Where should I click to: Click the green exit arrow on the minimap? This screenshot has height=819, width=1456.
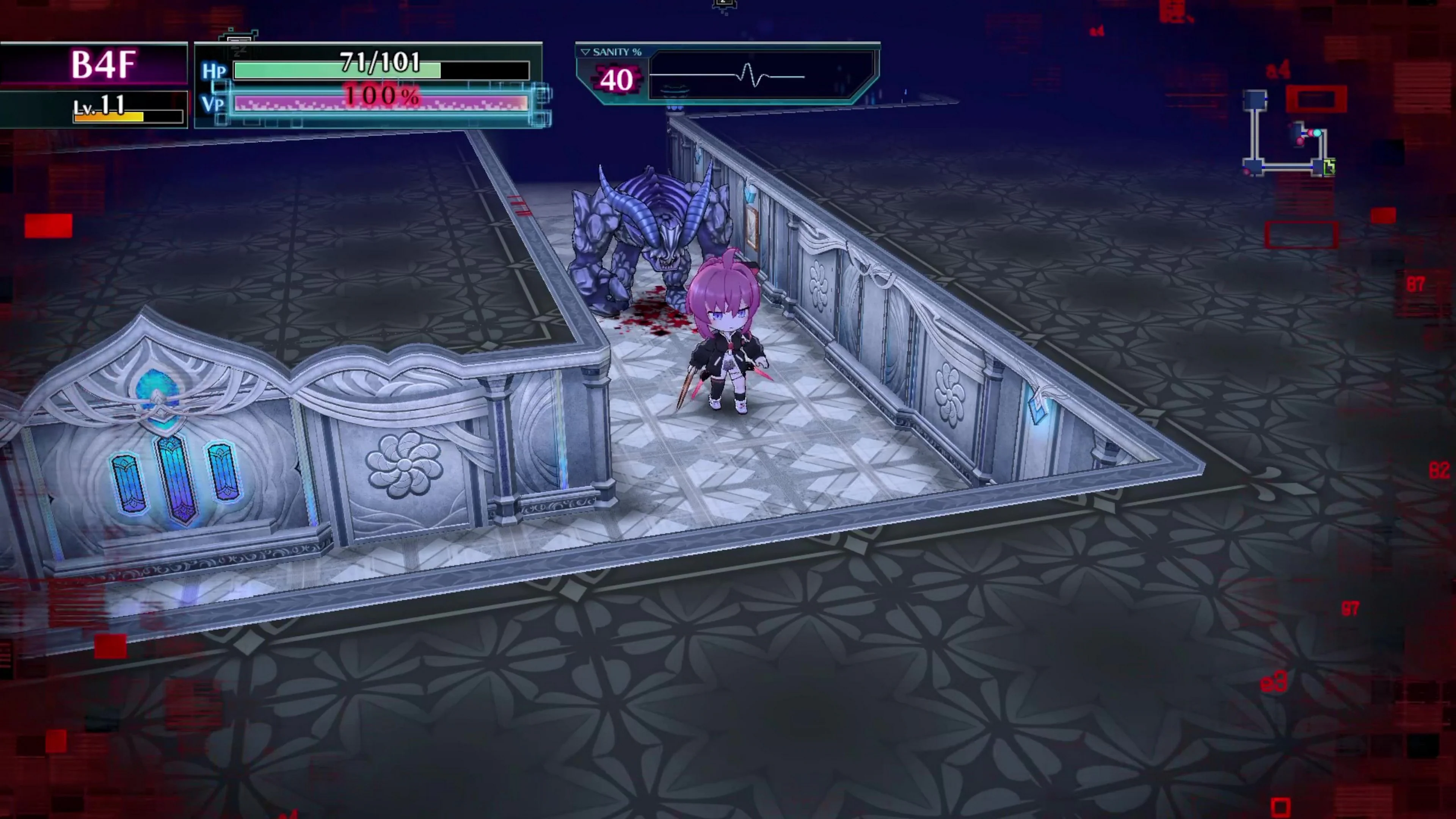click(1330, 167)
